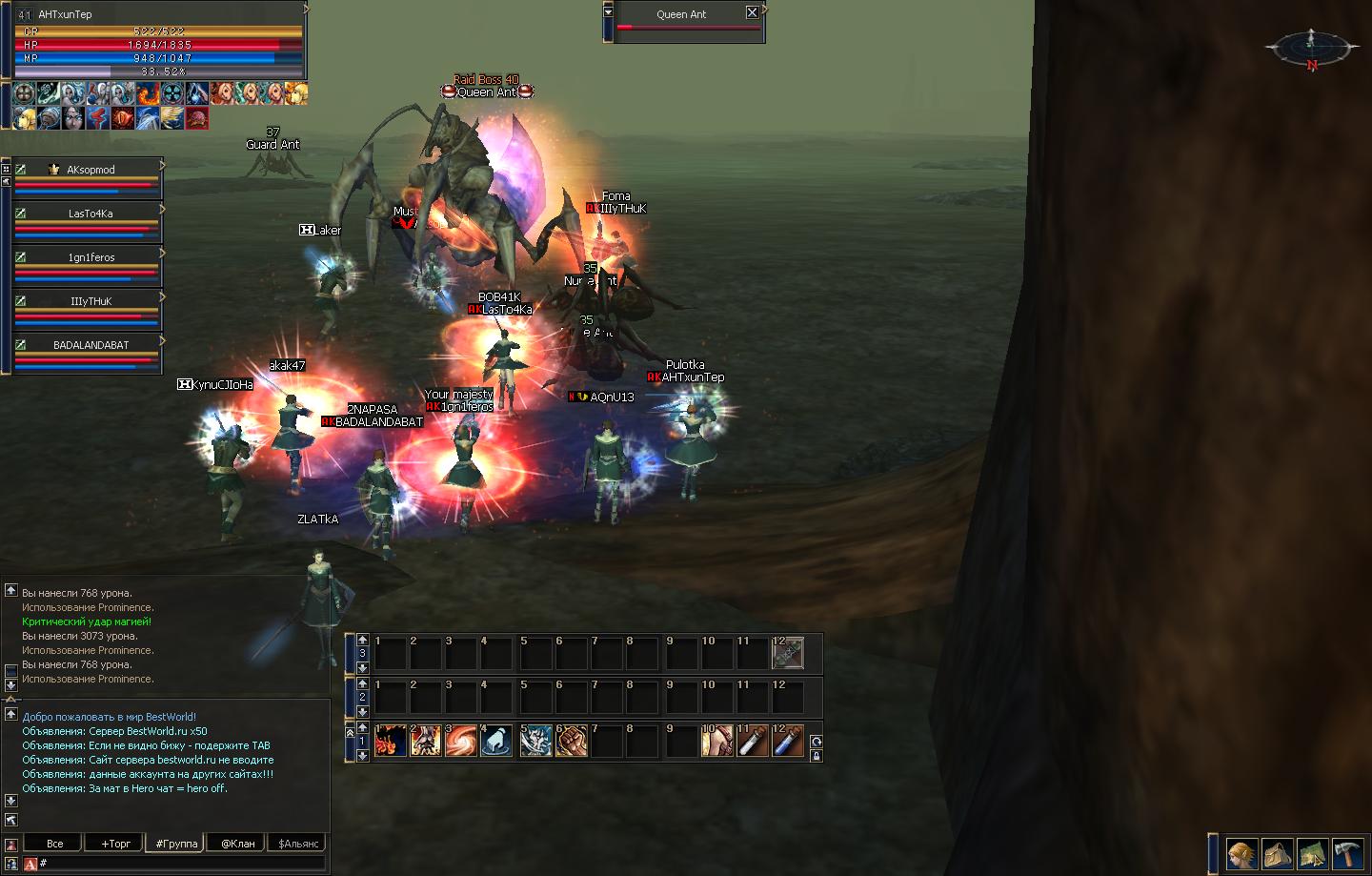Open the world map icon
The image size is (1372, 876).
1313,854
